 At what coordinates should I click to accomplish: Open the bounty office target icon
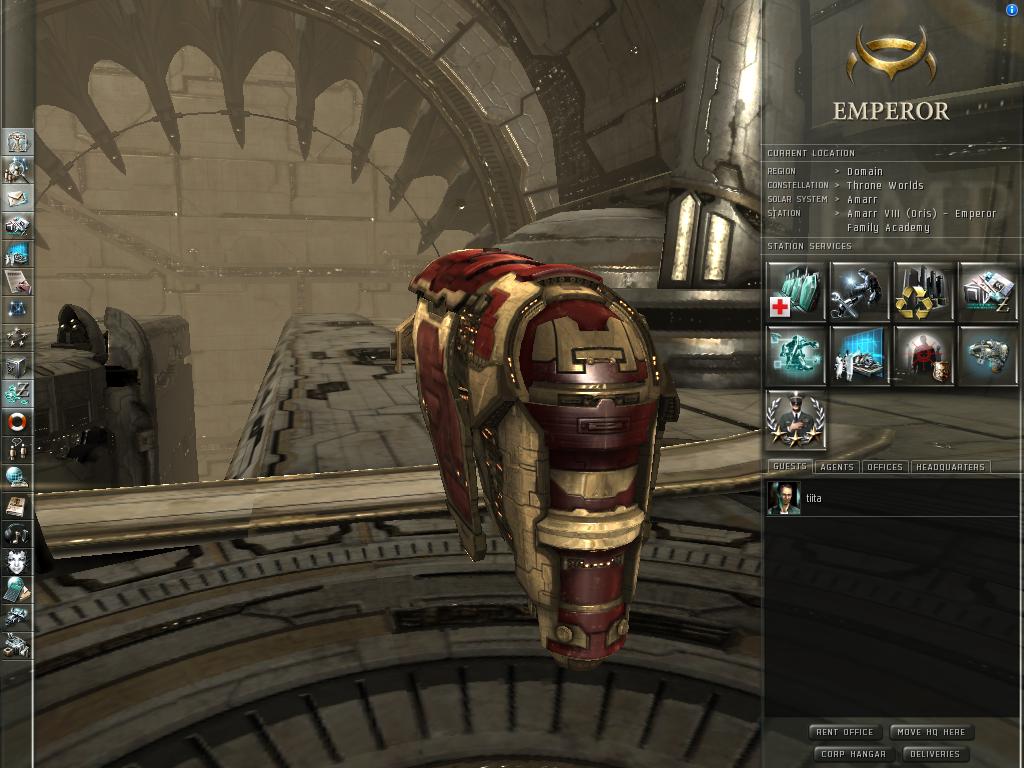pos(924,355)
